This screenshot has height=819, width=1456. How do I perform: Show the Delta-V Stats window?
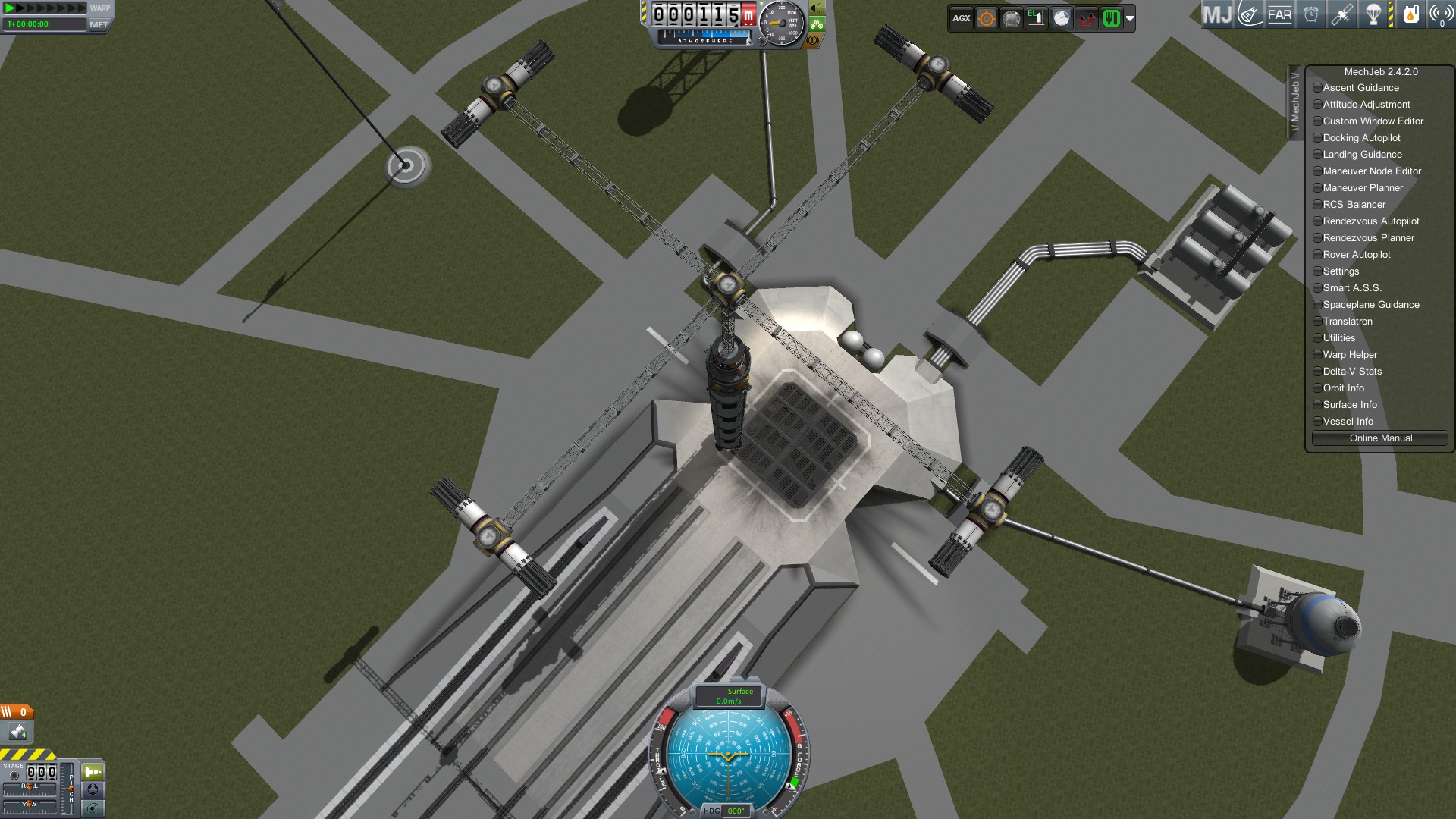point(1351,372)
